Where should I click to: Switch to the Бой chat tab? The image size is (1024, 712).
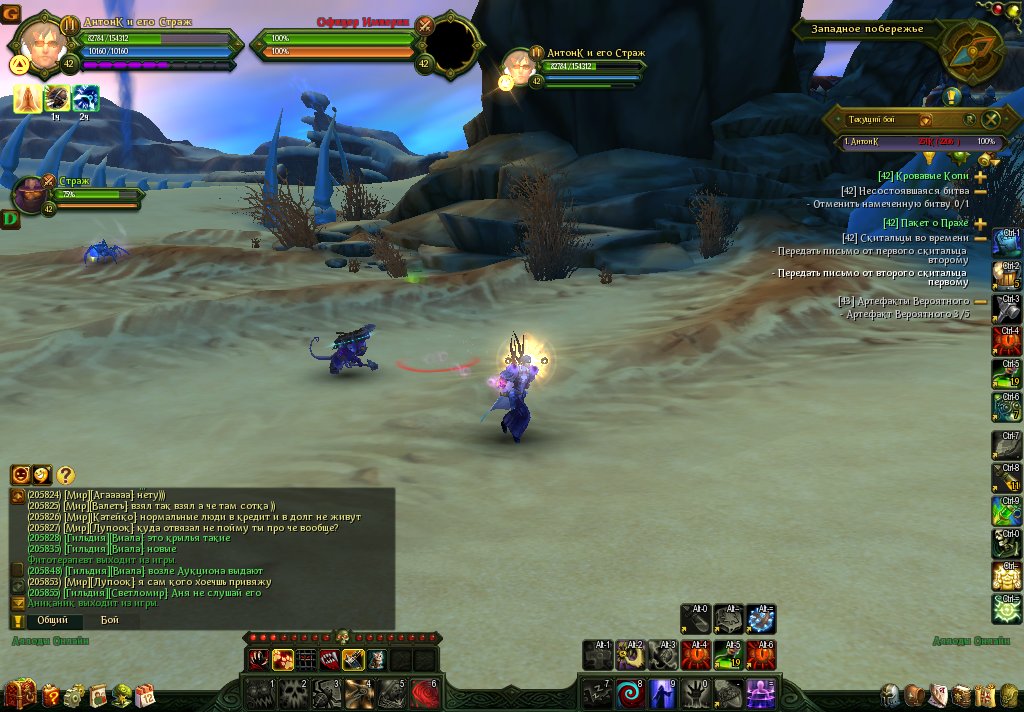coord(109,620)
